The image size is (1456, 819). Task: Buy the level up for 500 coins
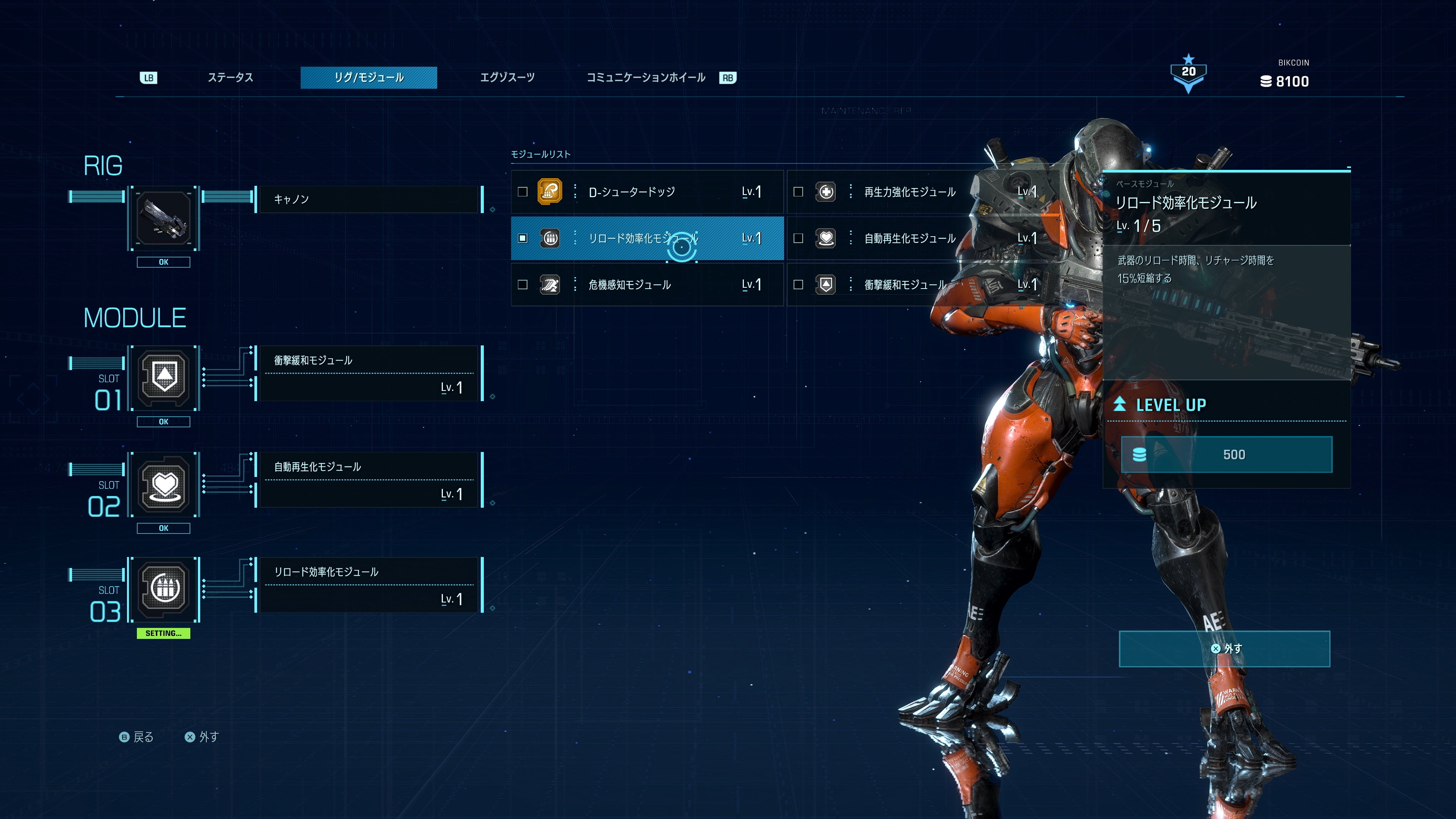[x=1227, y=455]
